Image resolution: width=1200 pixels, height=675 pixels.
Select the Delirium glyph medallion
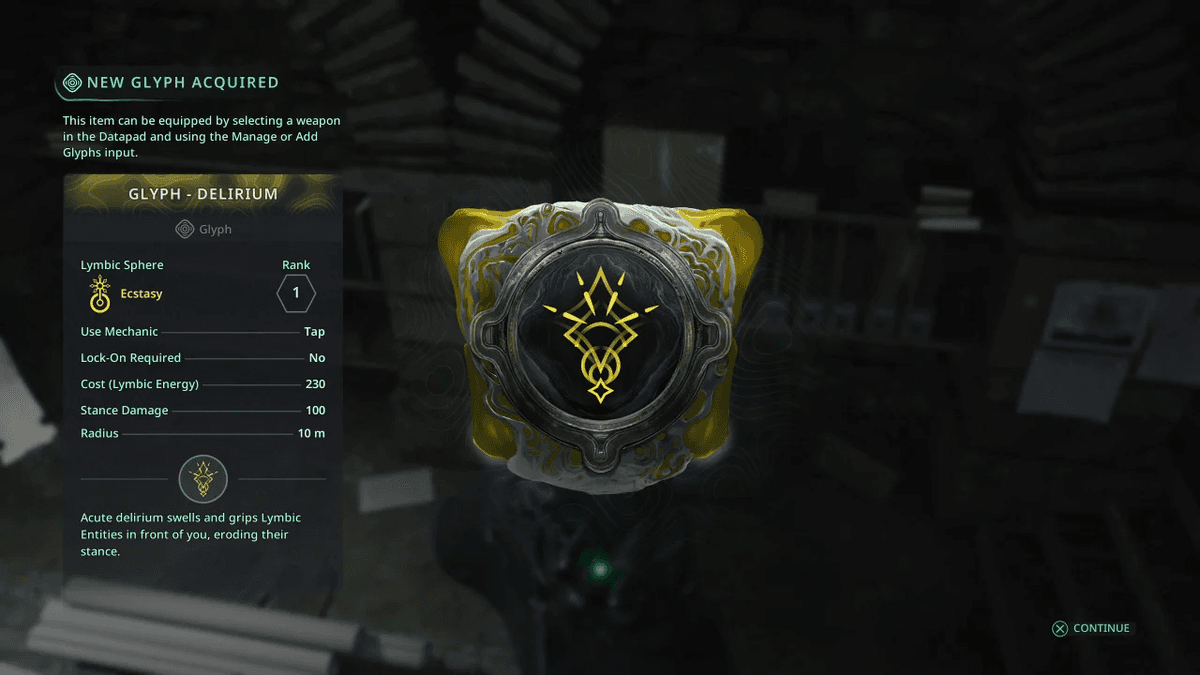(598, 336)
